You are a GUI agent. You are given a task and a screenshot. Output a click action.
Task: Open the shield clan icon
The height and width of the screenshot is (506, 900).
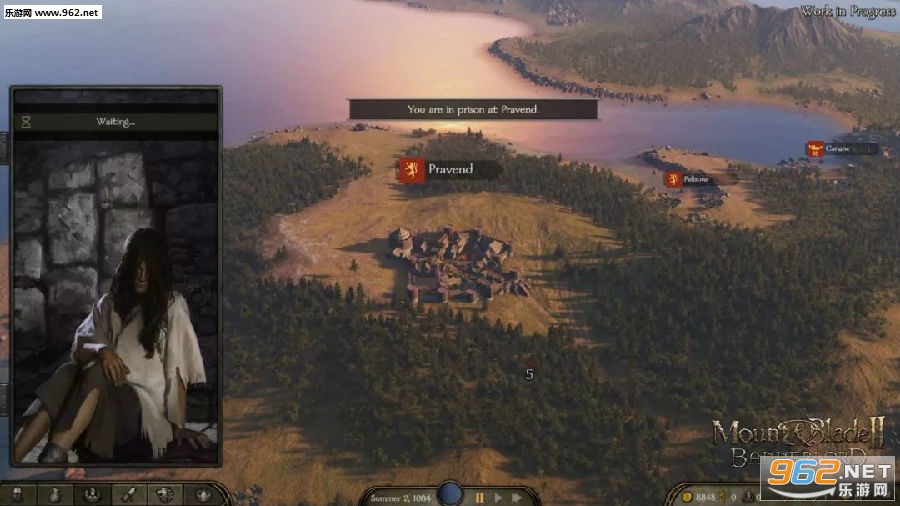pos(166,495)
